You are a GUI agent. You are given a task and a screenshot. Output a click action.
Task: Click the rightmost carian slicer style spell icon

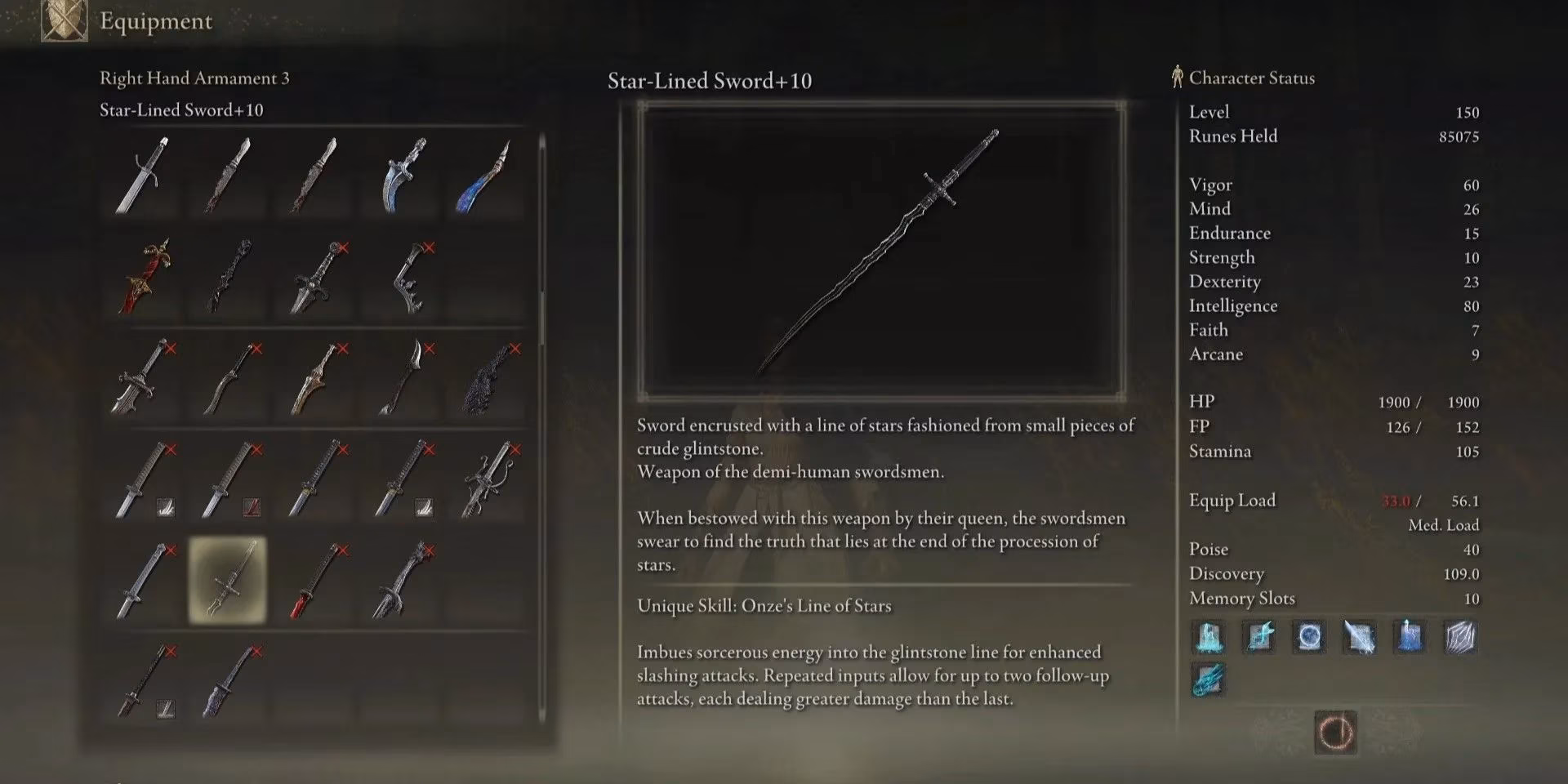point(1461,638)
